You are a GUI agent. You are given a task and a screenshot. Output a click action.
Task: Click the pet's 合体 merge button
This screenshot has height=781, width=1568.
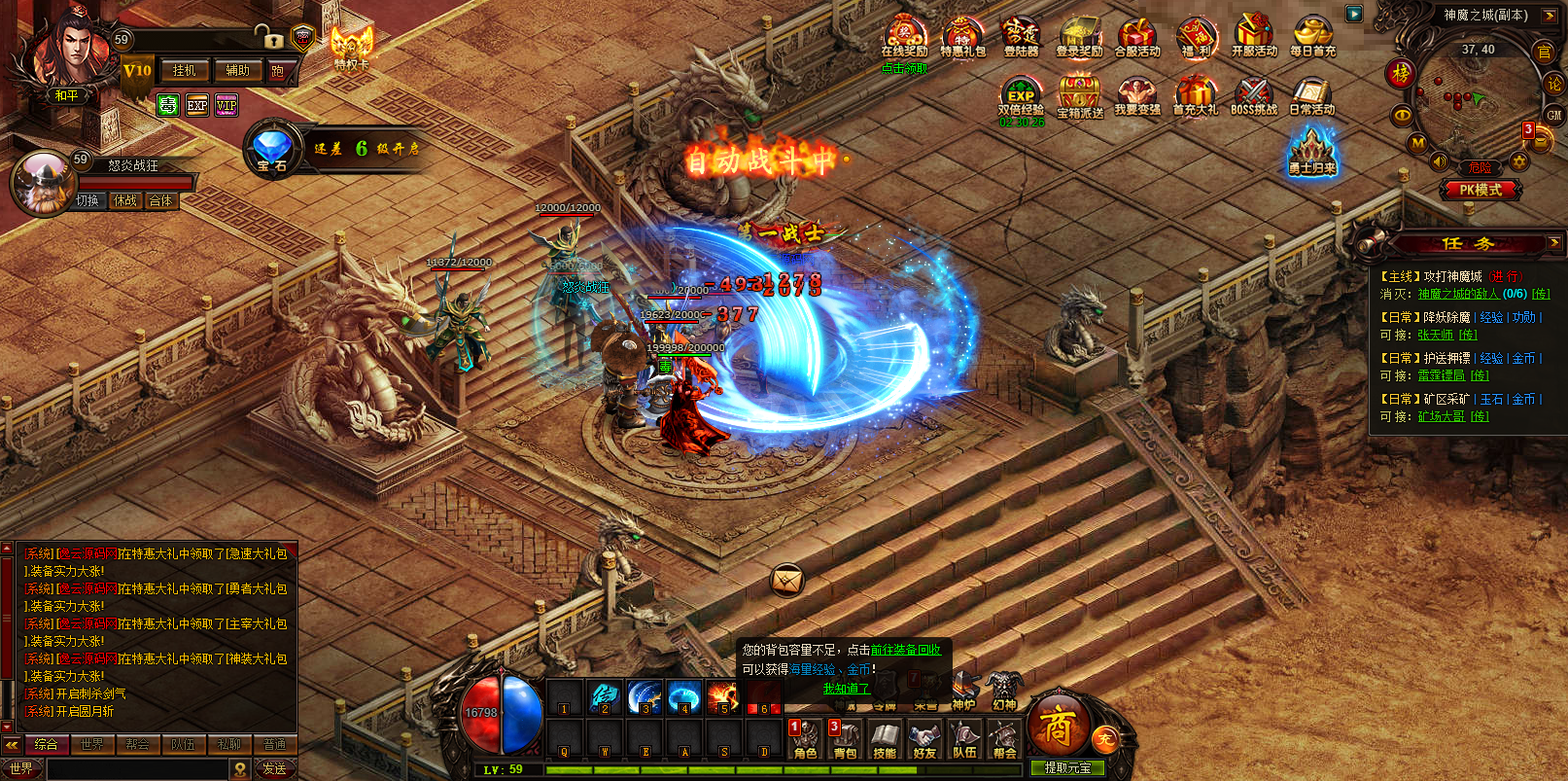[160, 201]
